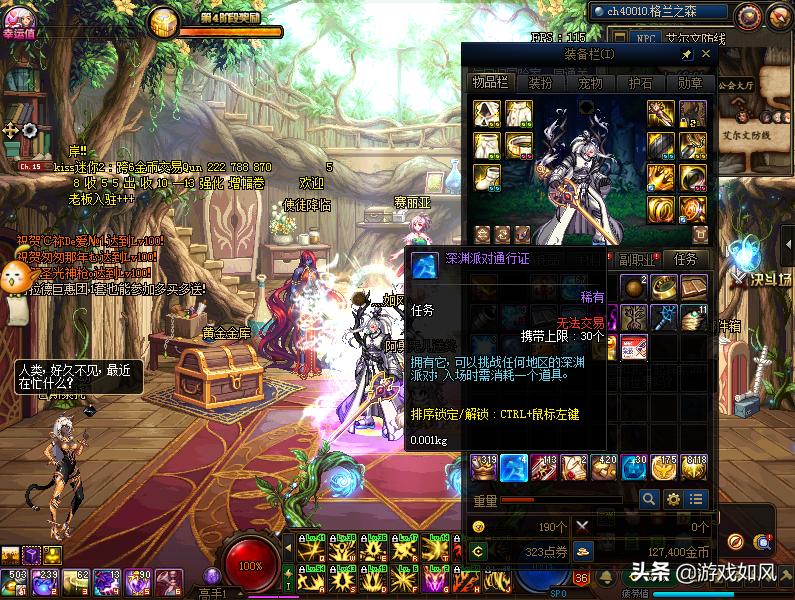Pin the equipment window
The image size is (795, 600).
click(x=687, y=54)
